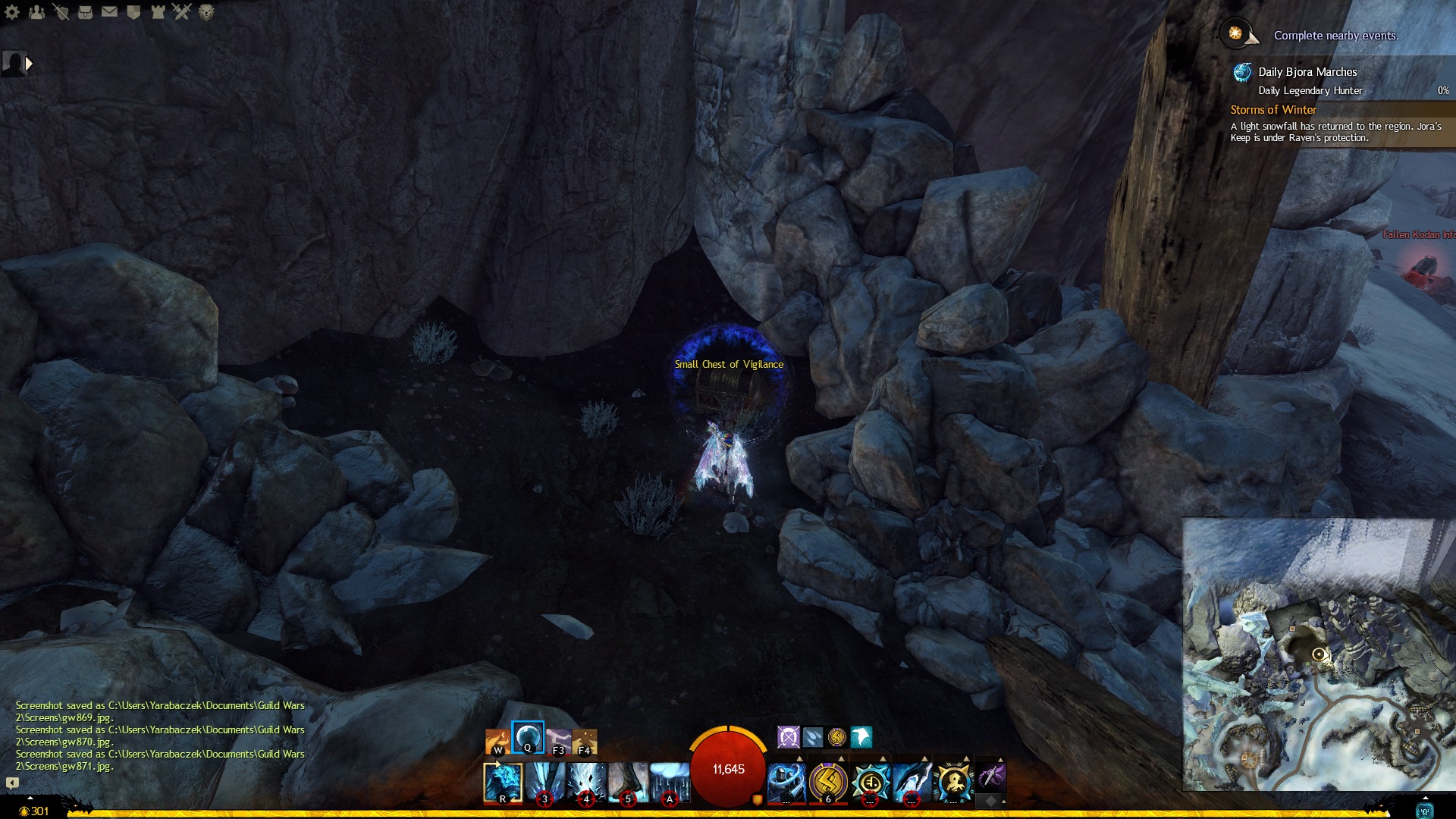Expand the party portrait arrow

point(29,64)
